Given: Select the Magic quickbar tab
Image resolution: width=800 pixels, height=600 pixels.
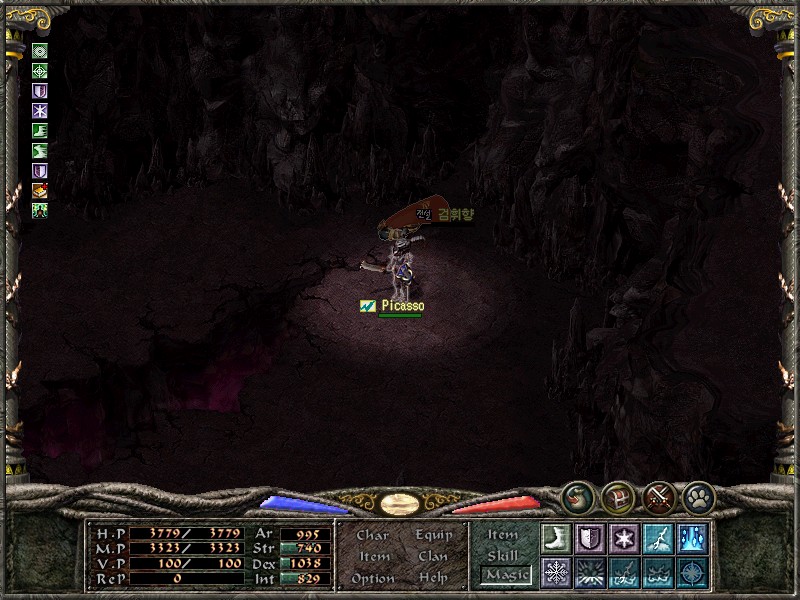Looking at the screenshot, I should pyautogui.click(x=505, y=575).
